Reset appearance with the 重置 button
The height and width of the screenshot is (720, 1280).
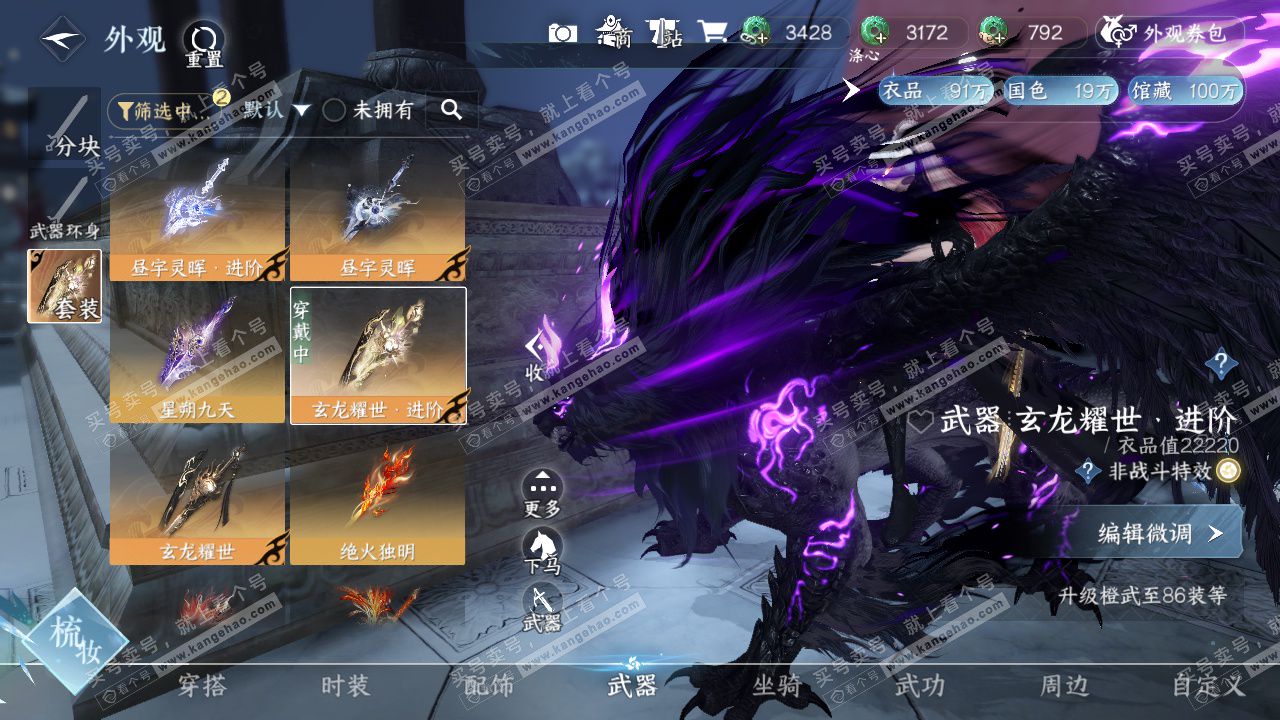point(203,43)
